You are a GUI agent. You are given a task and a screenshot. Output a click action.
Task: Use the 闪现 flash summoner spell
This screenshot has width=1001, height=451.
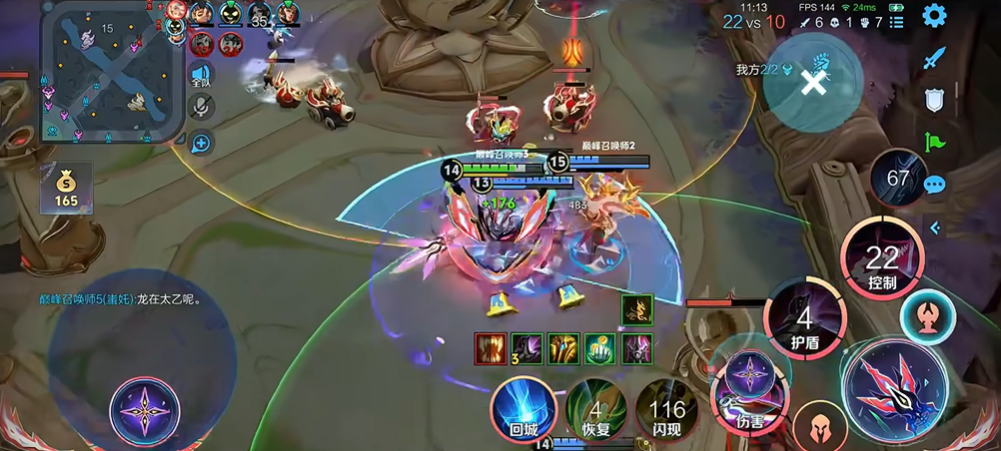(x=667, y=410)
